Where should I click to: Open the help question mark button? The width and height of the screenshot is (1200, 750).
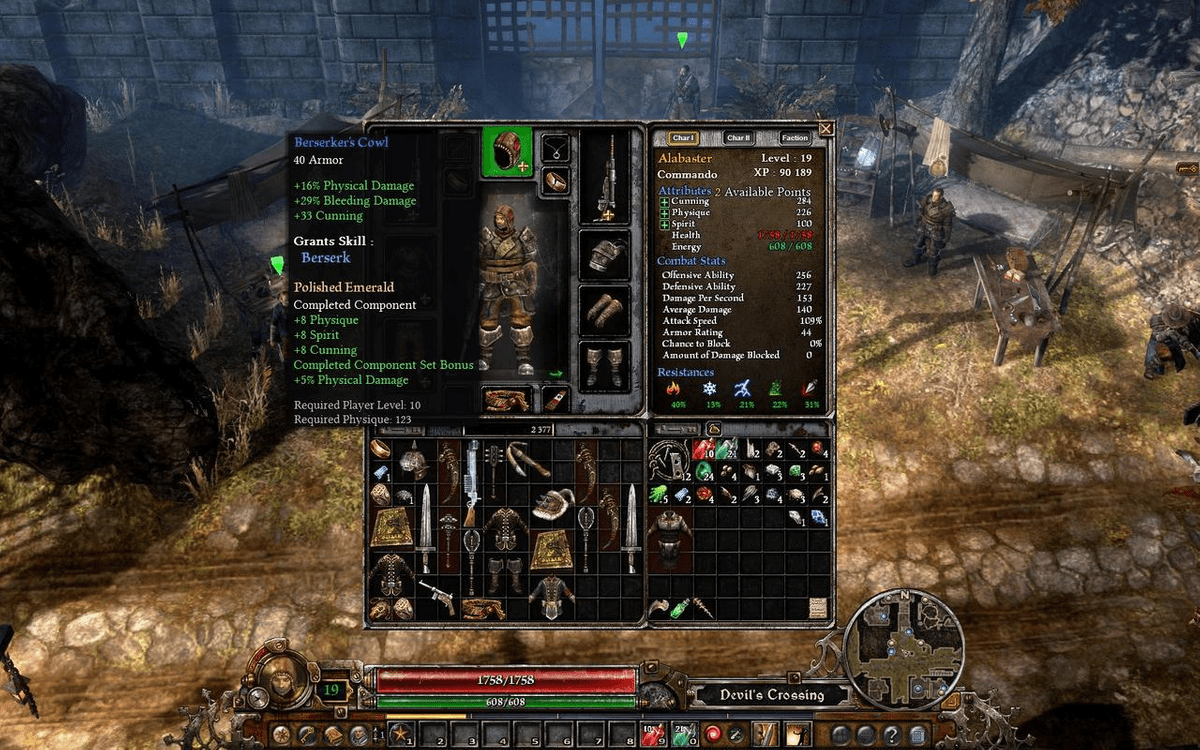(x=890, y=735)
